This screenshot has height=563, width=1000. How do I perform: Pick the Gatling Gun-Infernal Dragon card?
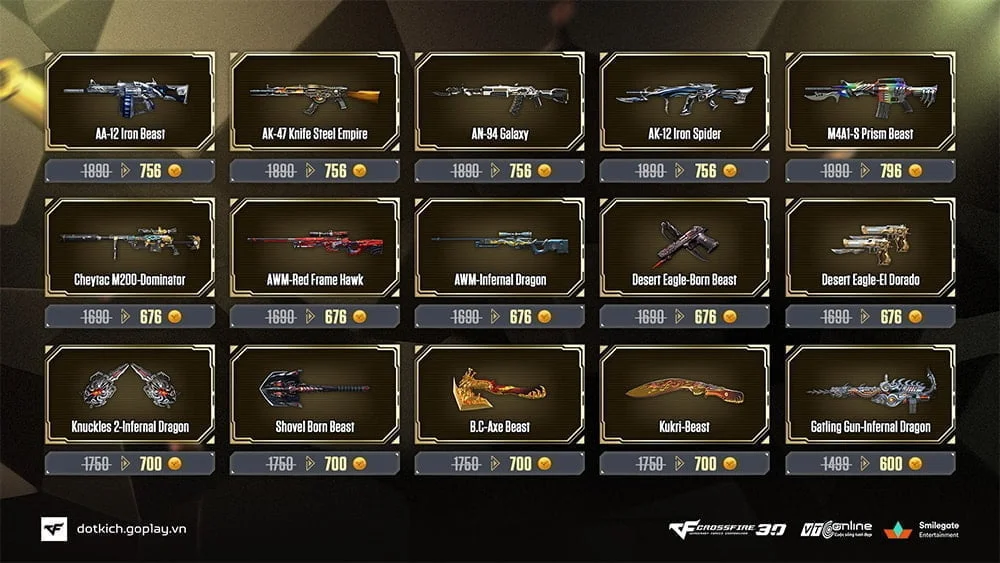(x=870, y=394)
